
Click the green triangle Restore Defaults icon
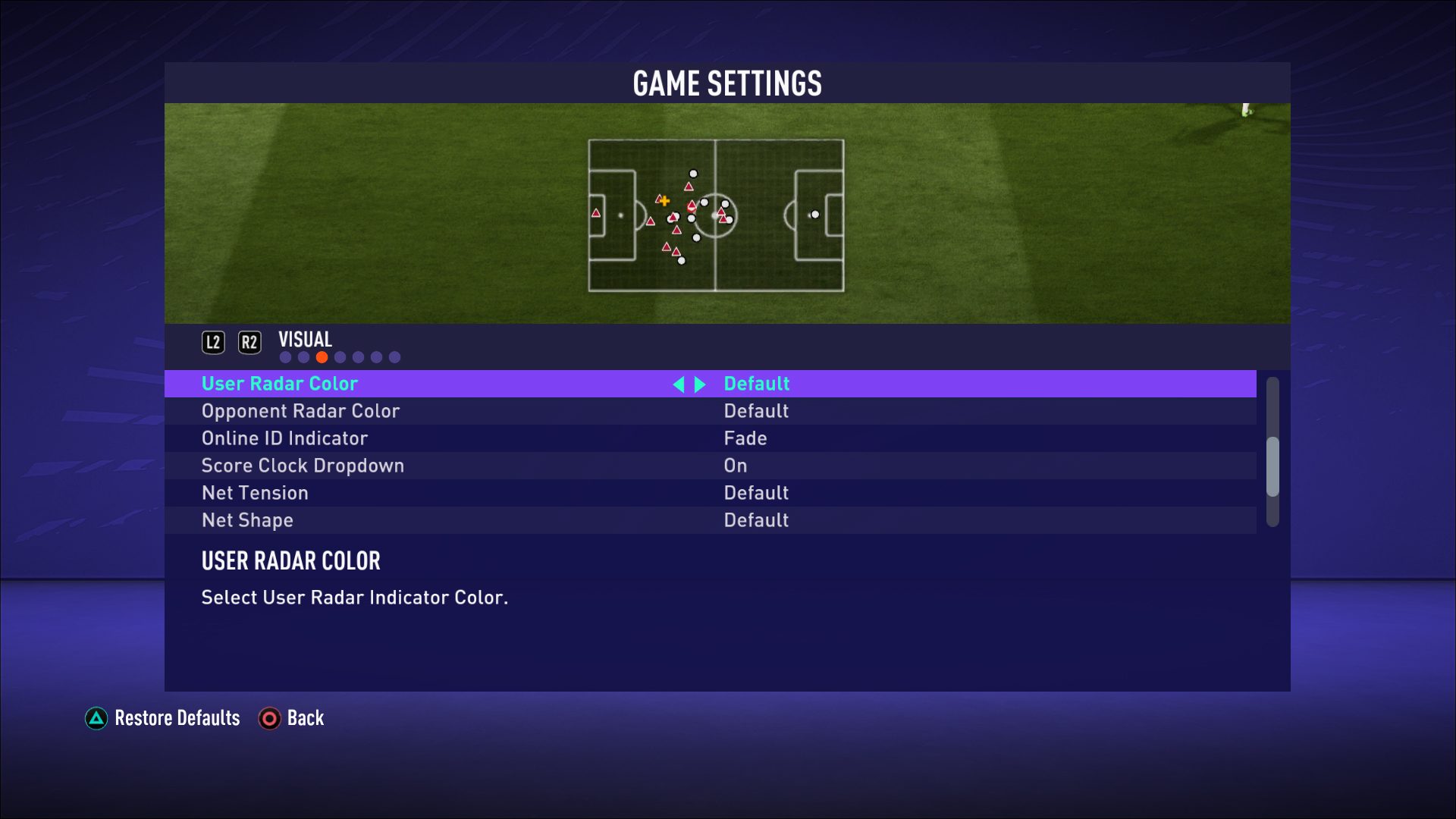[96, 718]
